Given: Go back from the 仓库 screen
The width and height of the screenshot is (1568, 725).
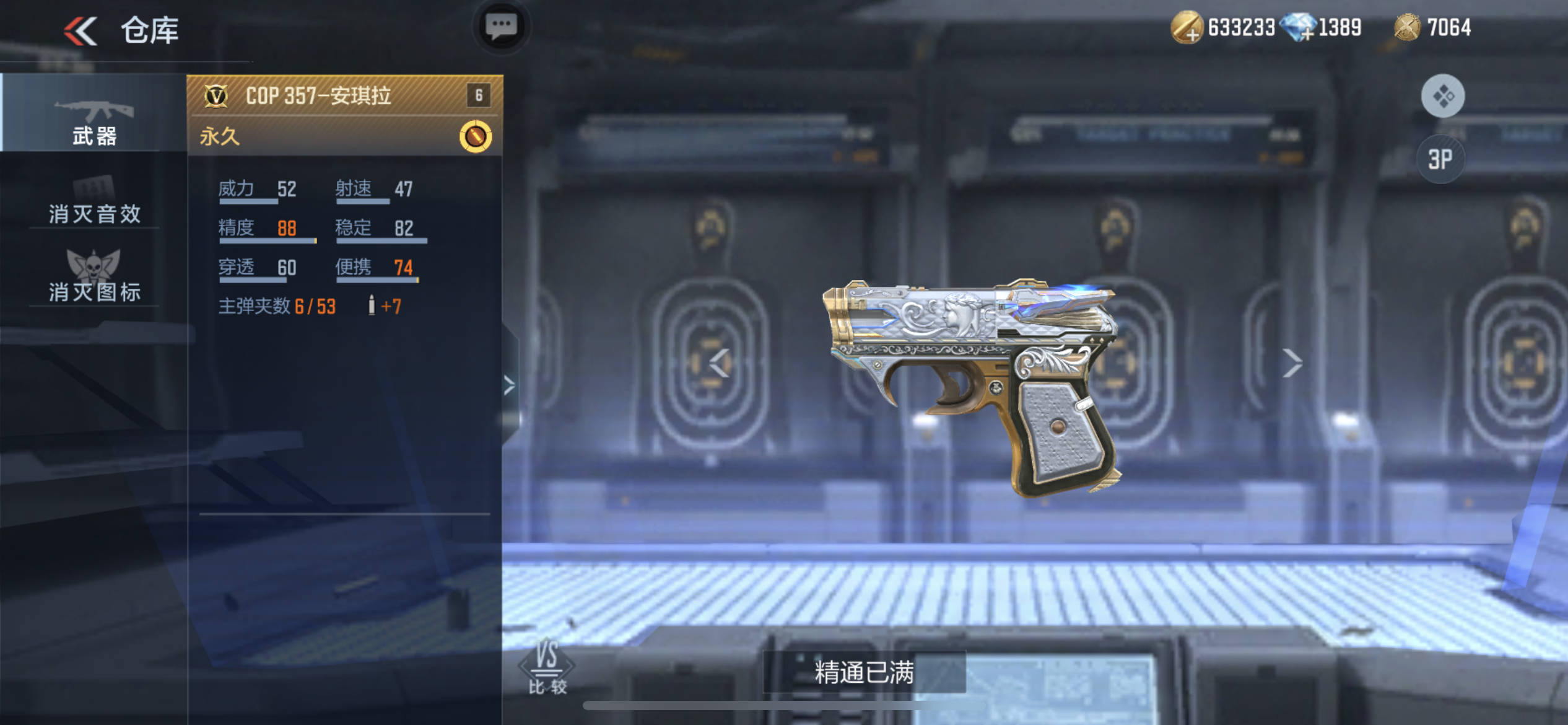Looking at the screenshot, I should [81, 31].
